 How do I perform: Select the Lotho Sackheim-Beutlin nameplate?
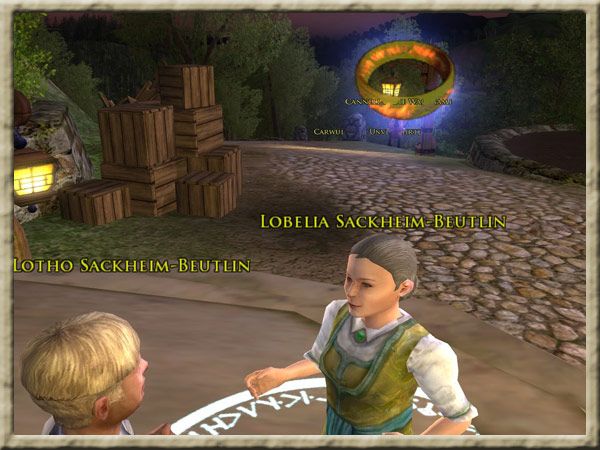coord(130,265)
